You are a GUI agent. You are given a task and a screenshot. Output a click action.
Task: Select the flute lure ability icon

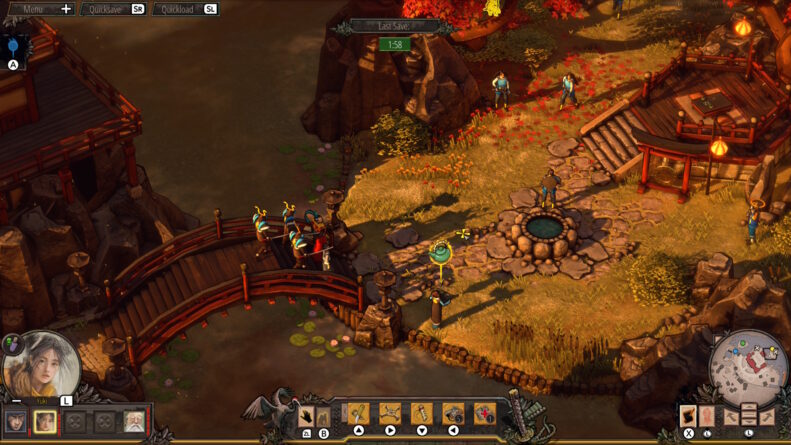[421, 413]
